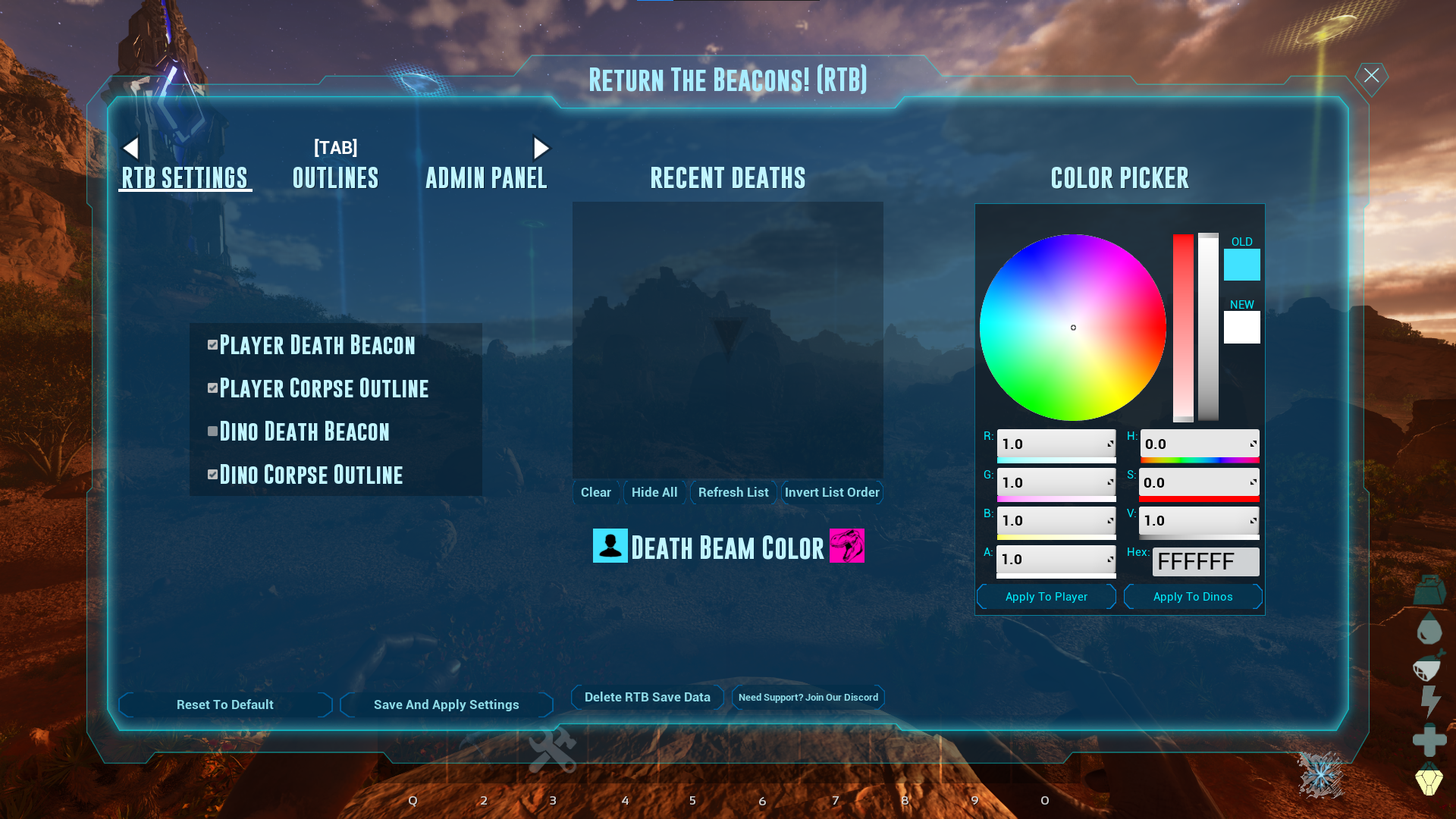
Task: Invert the death list order
Action: tap(832, 492)
